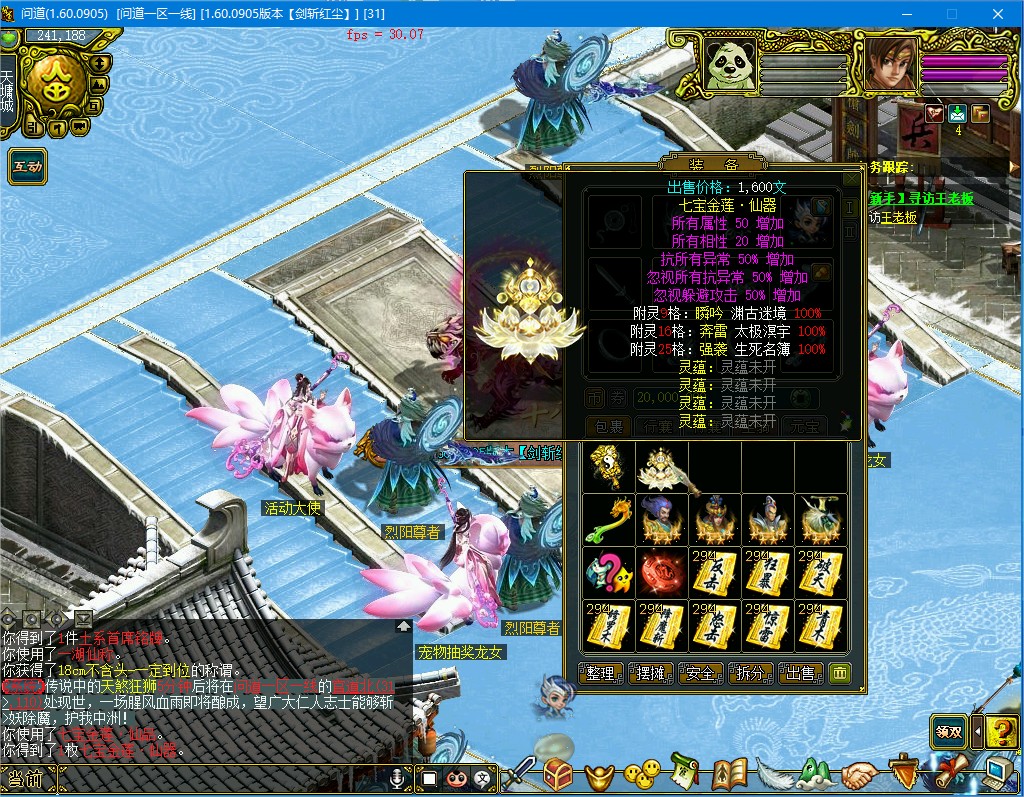1024x797 pixels.
Task: Select the 狂暴 skill book slot
Action: click(x=768, y=572)
